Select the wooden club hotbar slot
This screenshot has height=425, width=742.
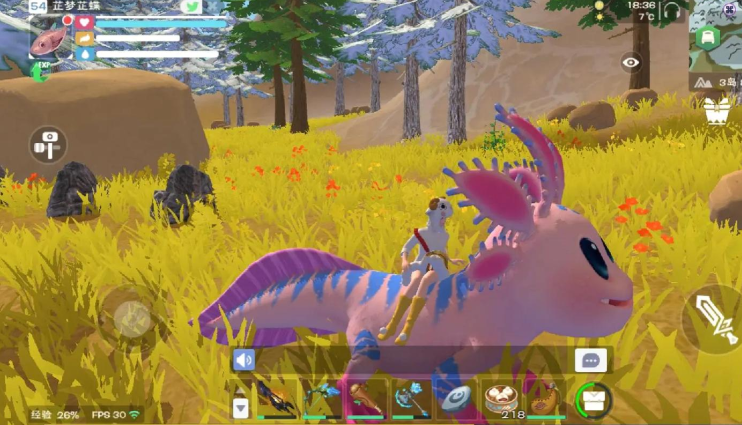pos(367,398)
